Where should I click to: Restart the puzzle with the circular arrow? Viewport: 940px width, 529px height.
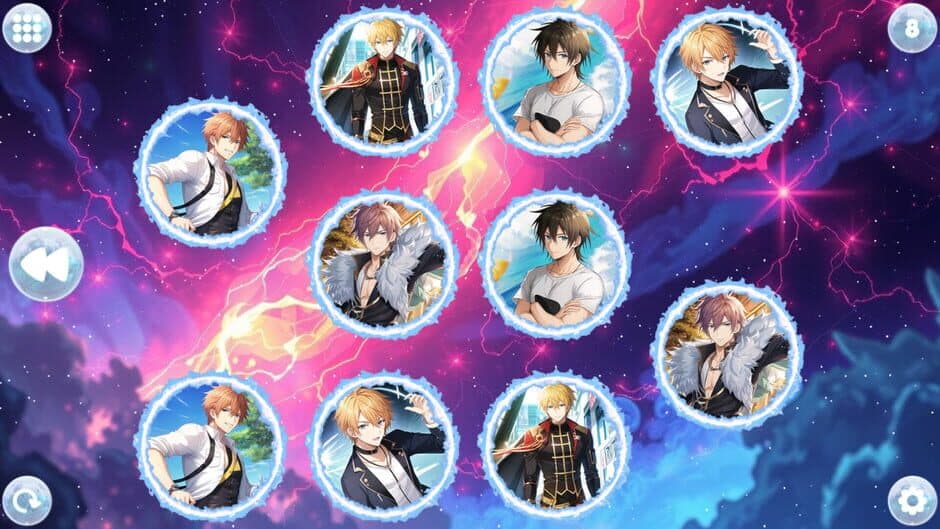click(27, 497)
